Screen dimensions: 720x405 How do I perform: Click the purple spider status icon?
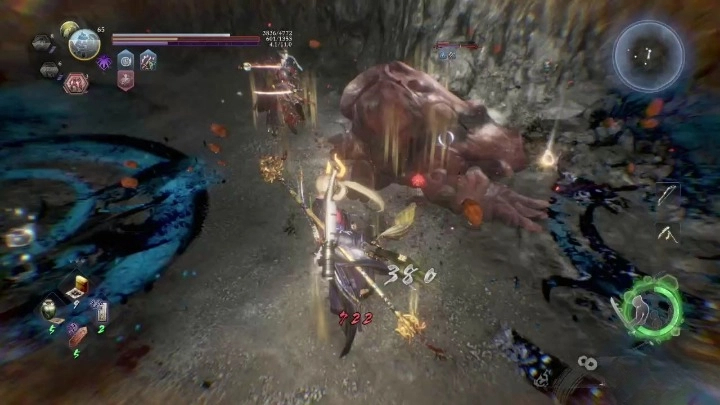click(104, 62)
